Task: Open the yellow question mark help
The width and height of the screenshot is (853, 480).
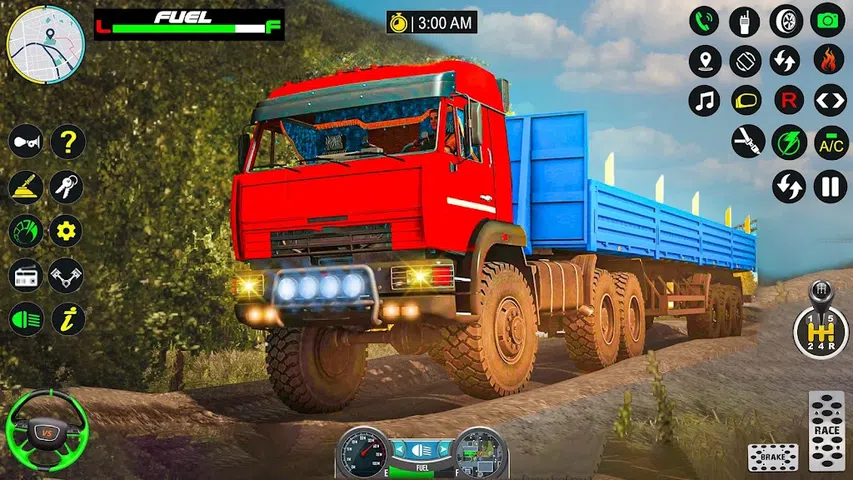Action: click(x=68, y=142)
